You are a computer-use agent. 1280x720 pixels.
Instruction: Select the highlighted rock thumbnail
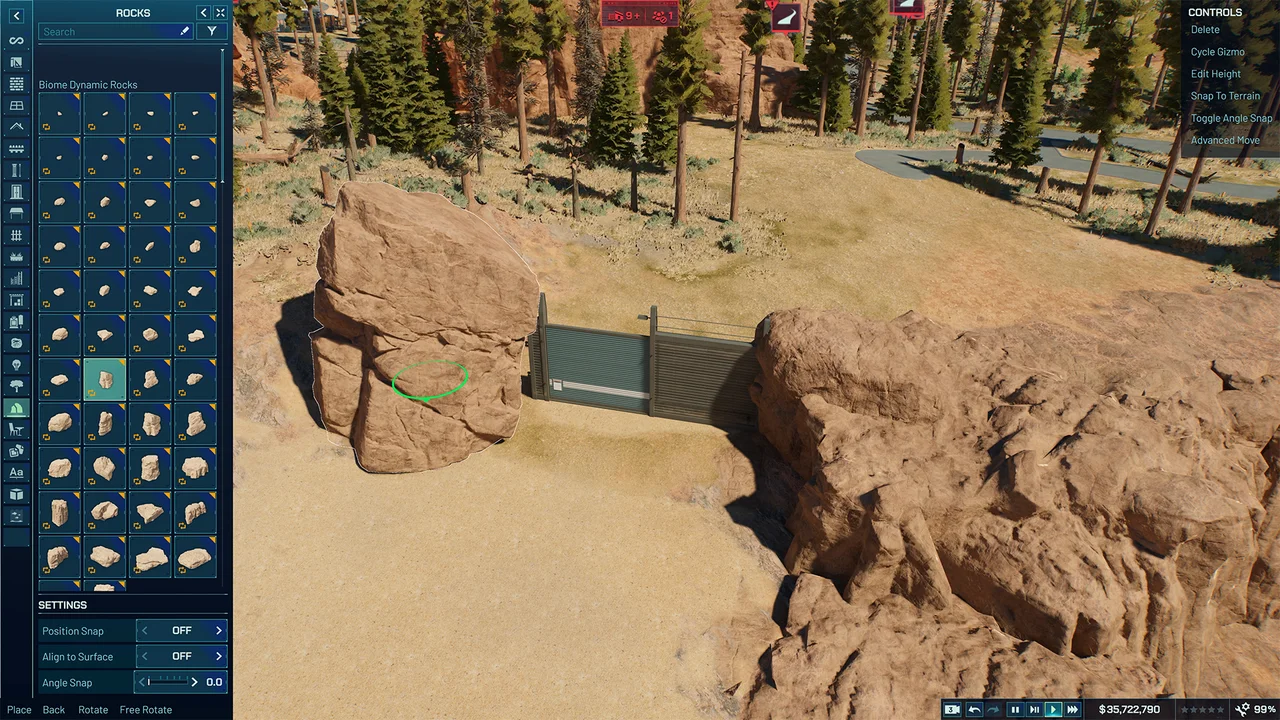(x=105, y=379)
